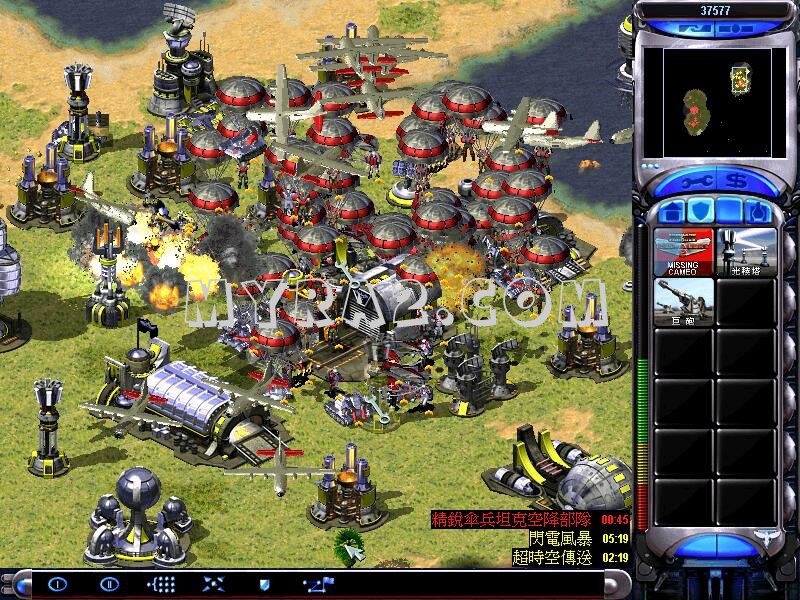Click the dotted-grid type select button
800x600 pixels.
pos(161,585)
